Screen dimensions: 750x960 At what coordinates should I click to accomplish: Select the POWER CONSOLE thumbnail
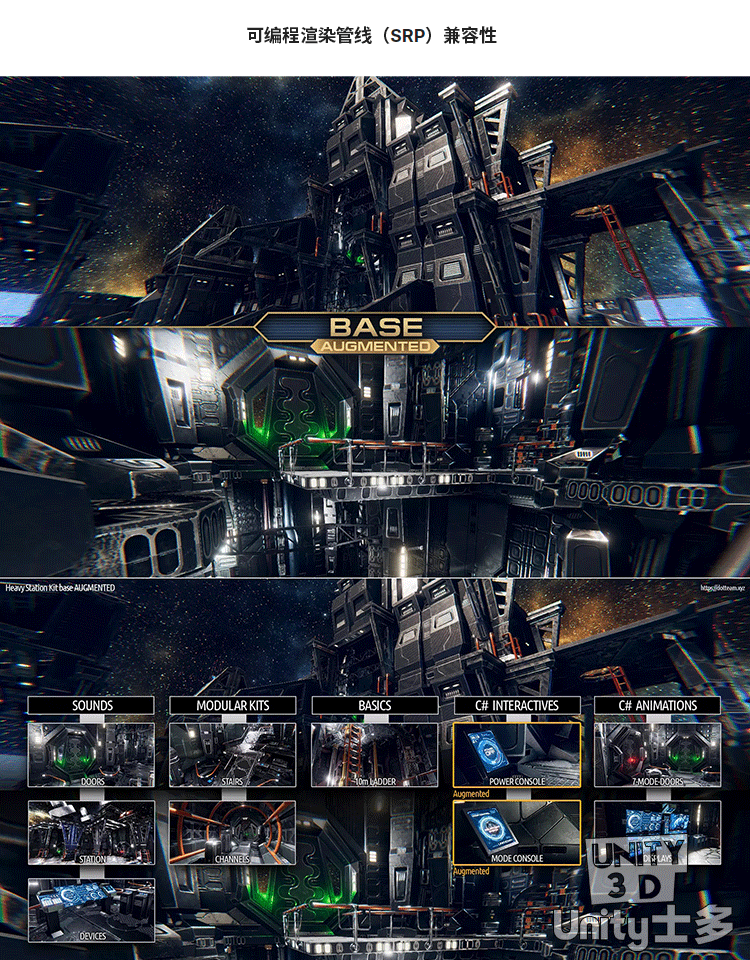(x=517, y=754)
